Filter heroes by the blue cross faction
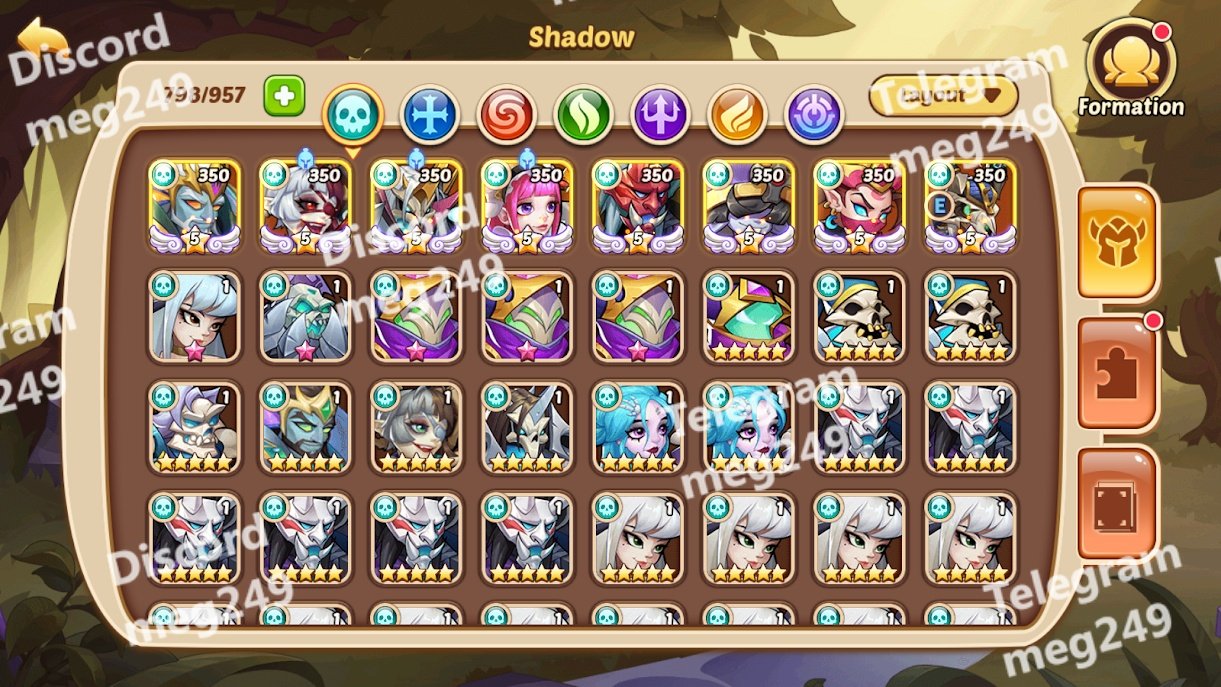The image size is (1221, 687). point(430,115)
